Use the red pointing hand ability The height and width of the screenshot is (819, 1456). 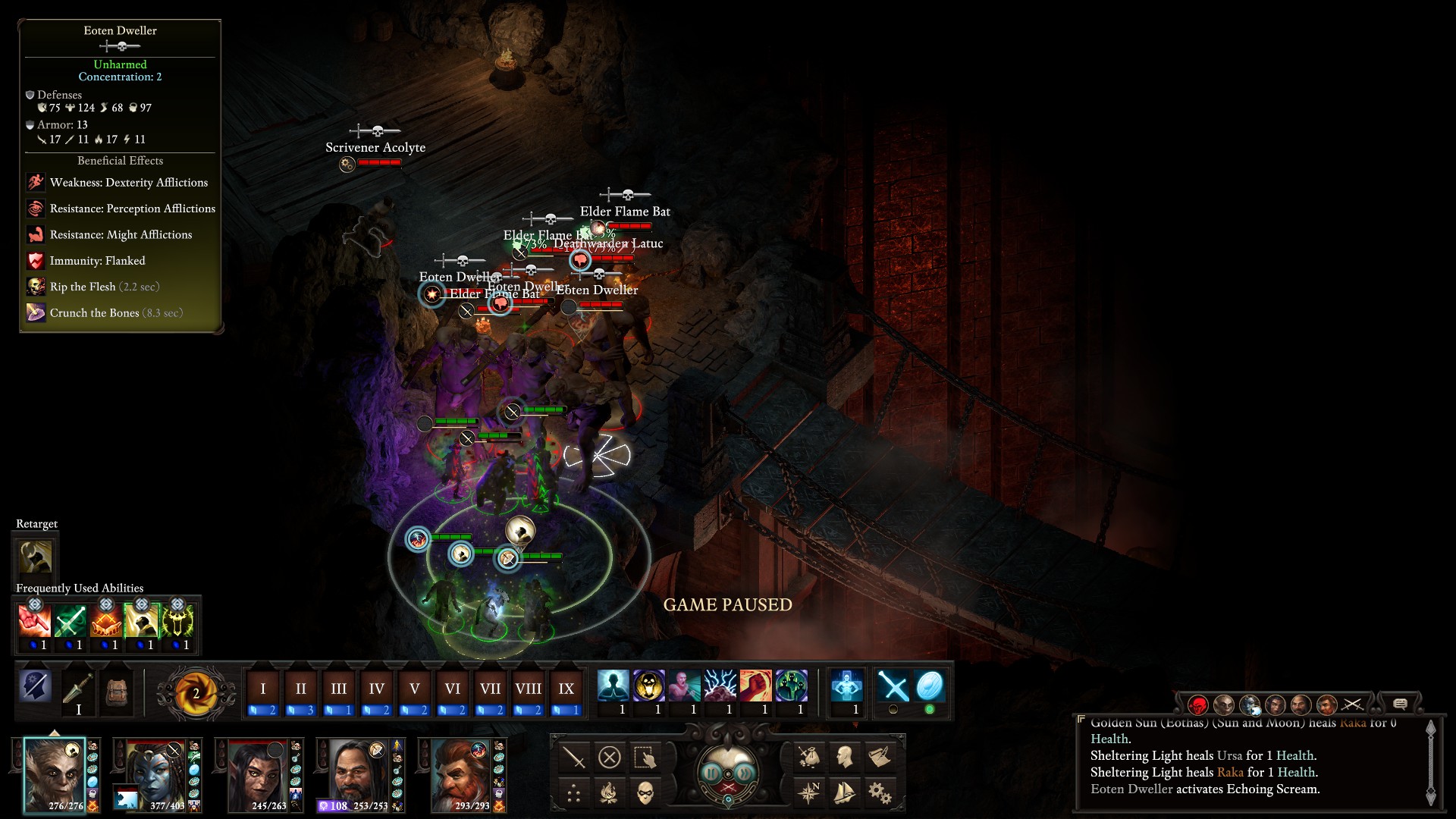click(x=34, y=622)
